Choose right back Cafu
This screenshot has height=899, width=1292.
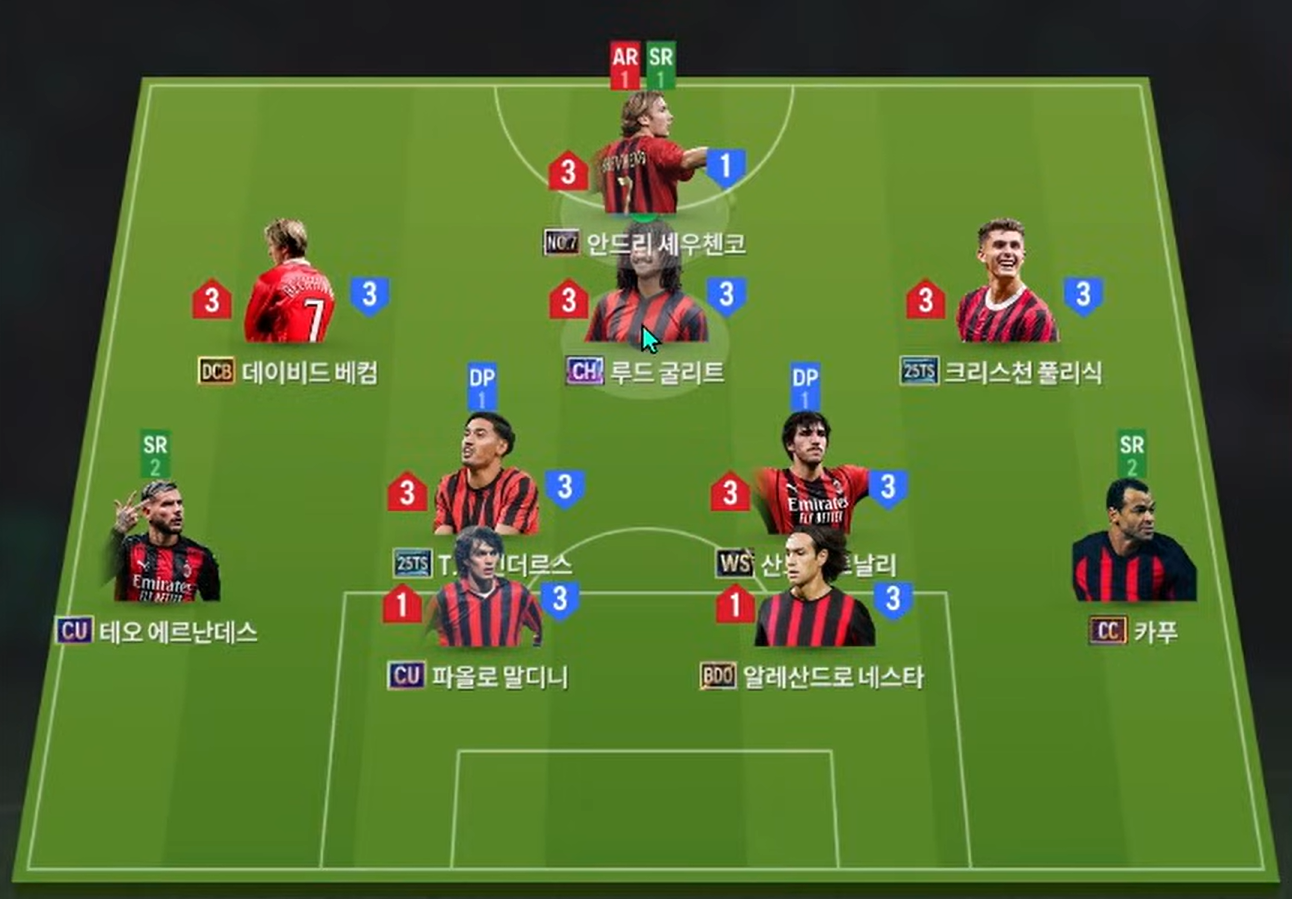click(1133, 545)
